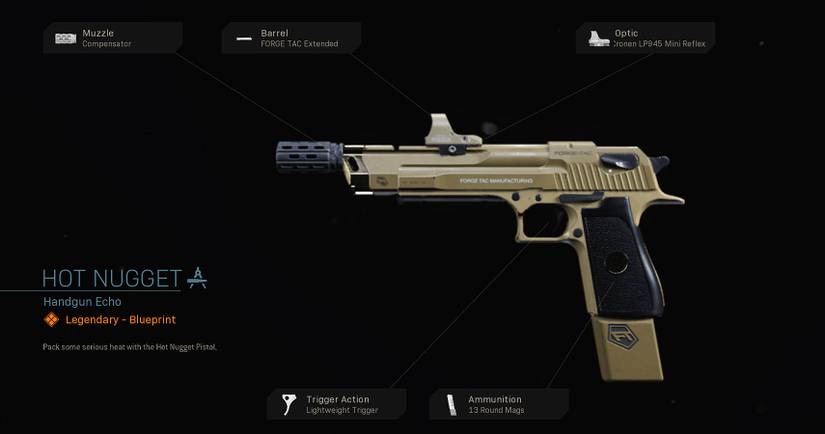This screenshot has width=825, height=434.
Task: Select the Trigger Action Lightweight Trigger slot
Action: click(336, 404)
